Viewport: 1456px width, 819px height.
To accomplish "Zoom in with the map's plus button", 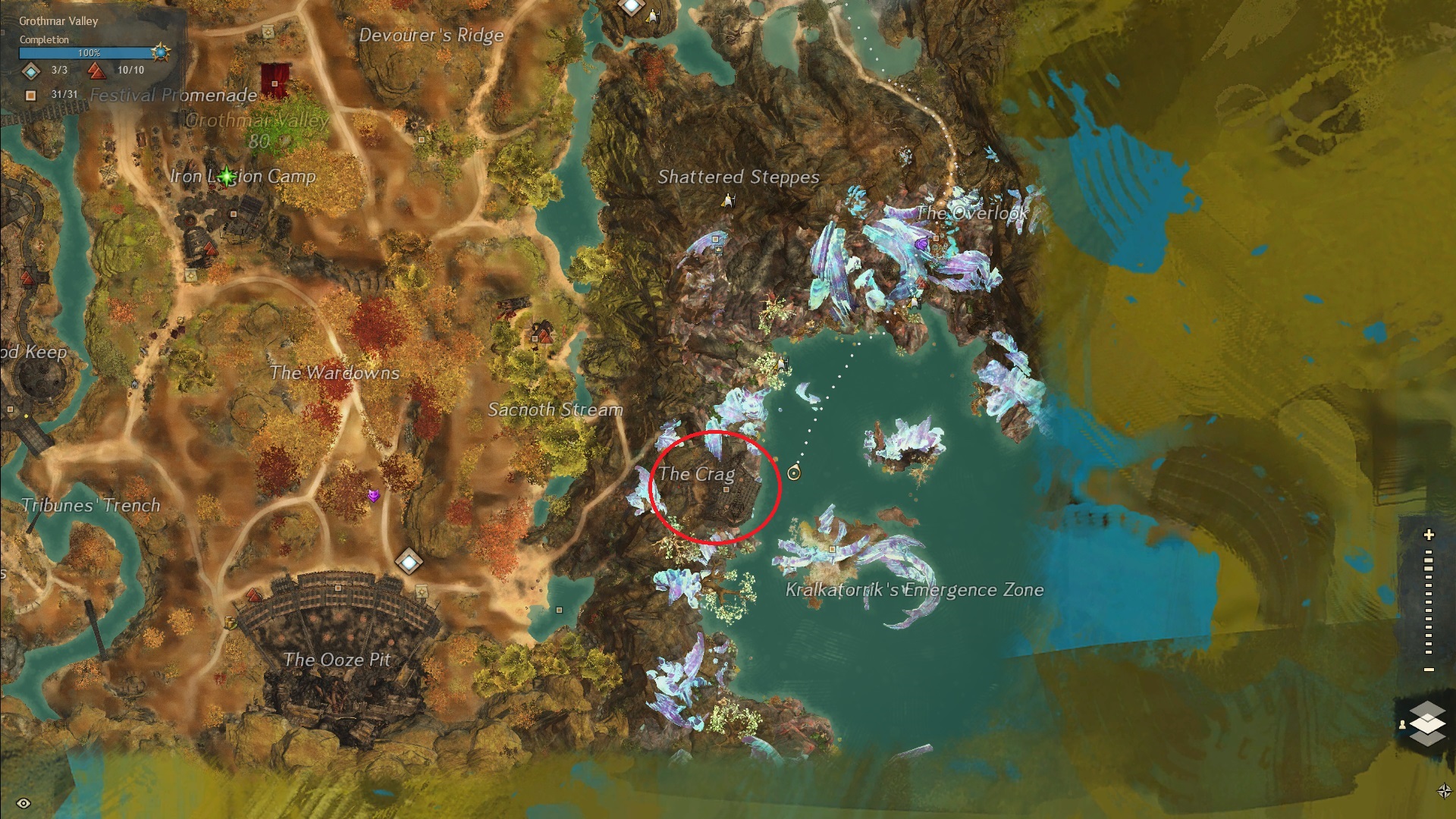I will click(x=1429, y=535).
